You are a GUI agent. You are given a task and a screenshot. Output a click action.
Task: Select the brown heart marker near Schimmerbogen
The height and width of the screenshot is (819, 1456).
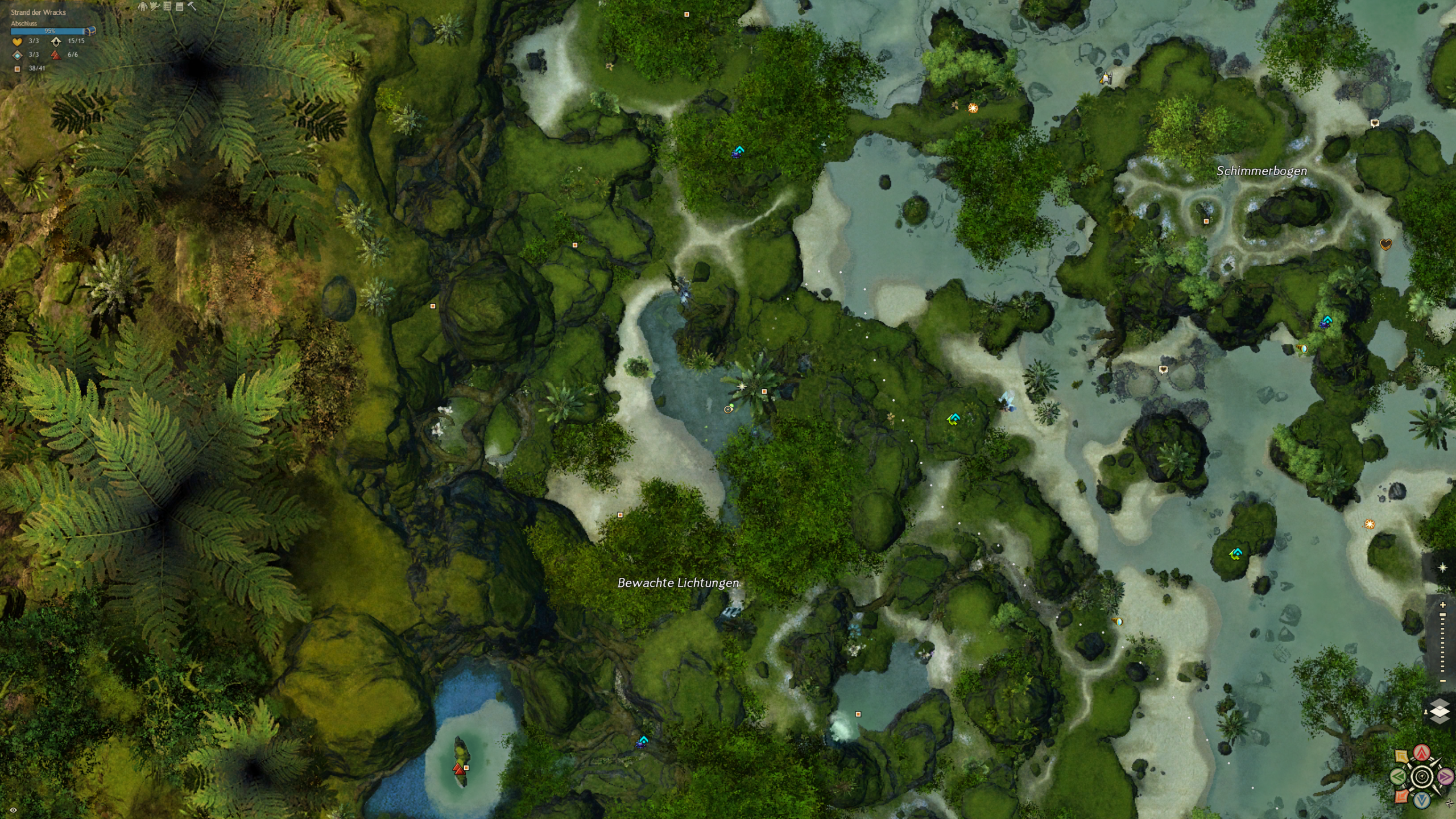tap(1386, 245)
